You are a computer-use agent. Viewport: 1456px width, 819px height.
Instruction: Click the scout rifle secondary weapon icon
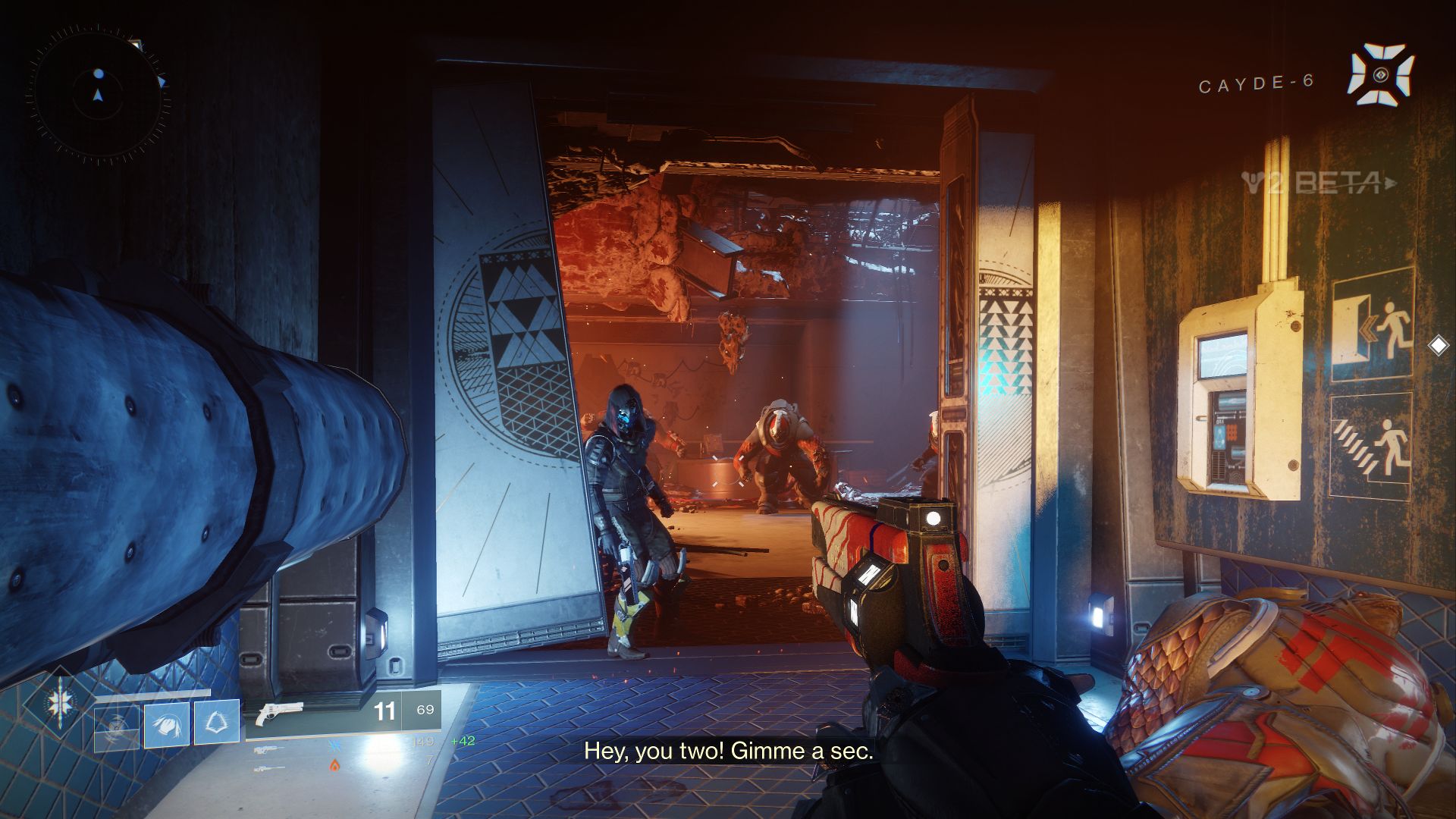coord(268,750)
